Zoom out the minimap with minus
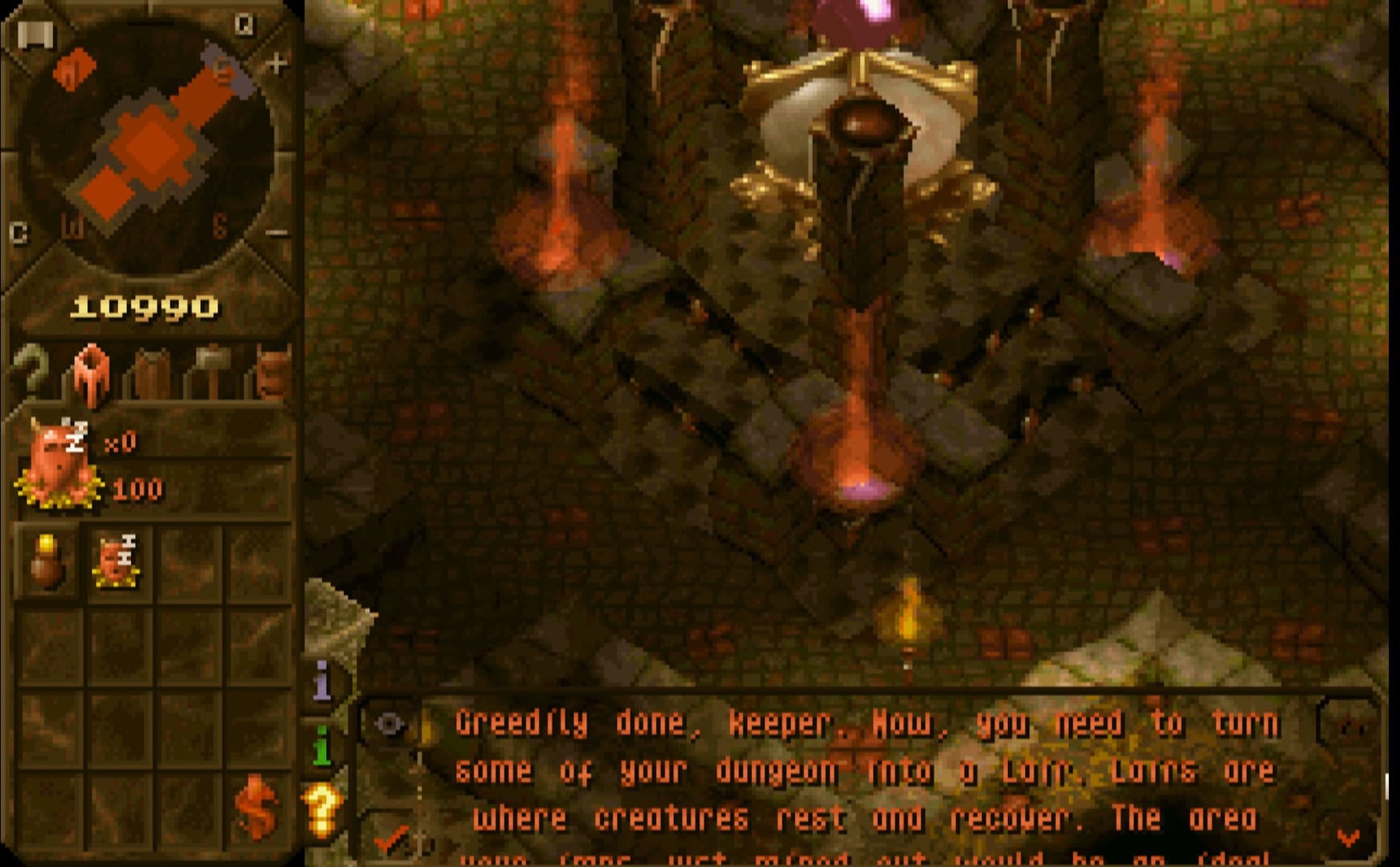Image resolution: width=1400 pixels, height=867 pixels. point(276,233)
